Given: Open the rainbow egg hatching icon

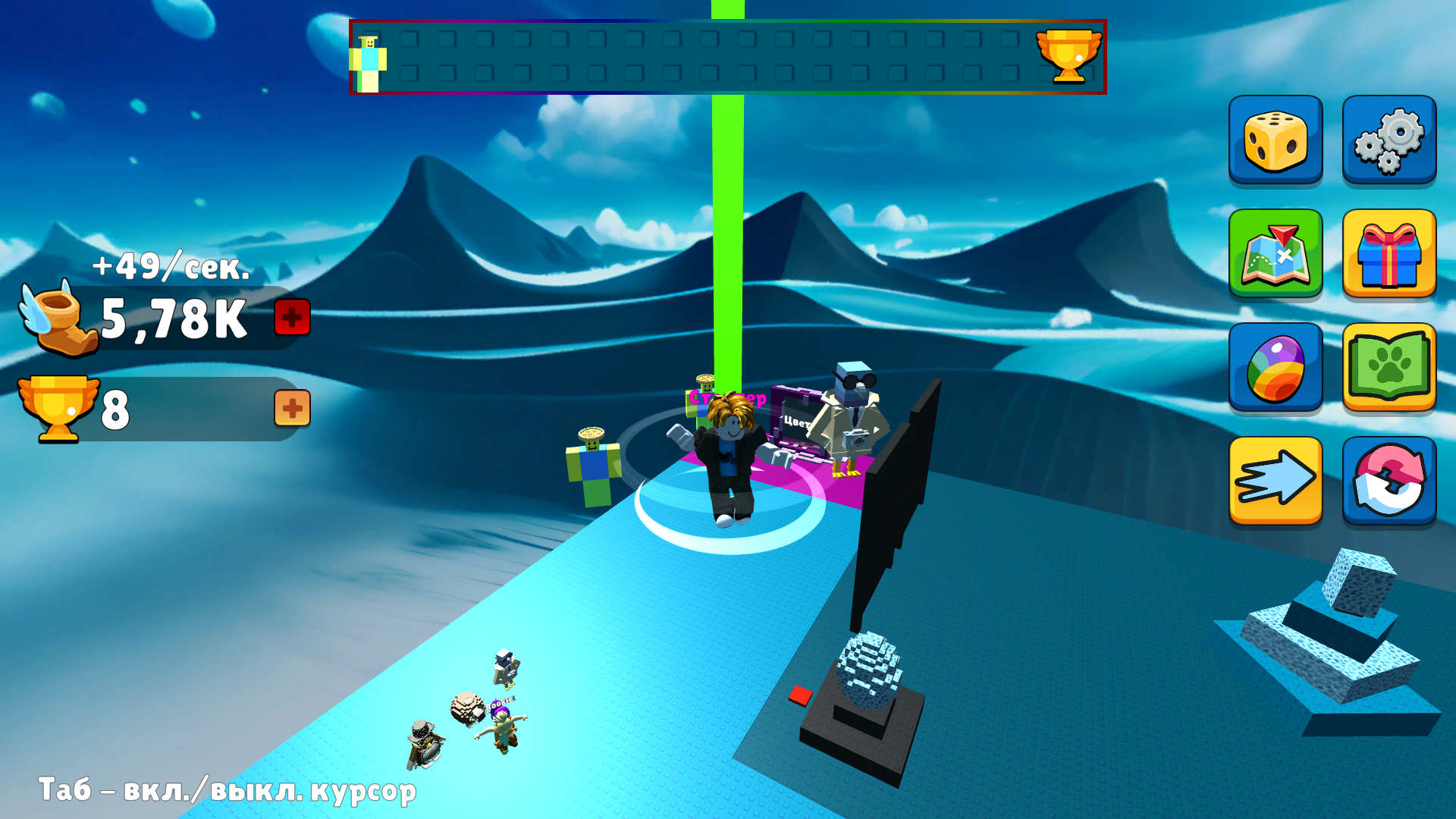Looking at the screenshot, I should click(1276, 369).
